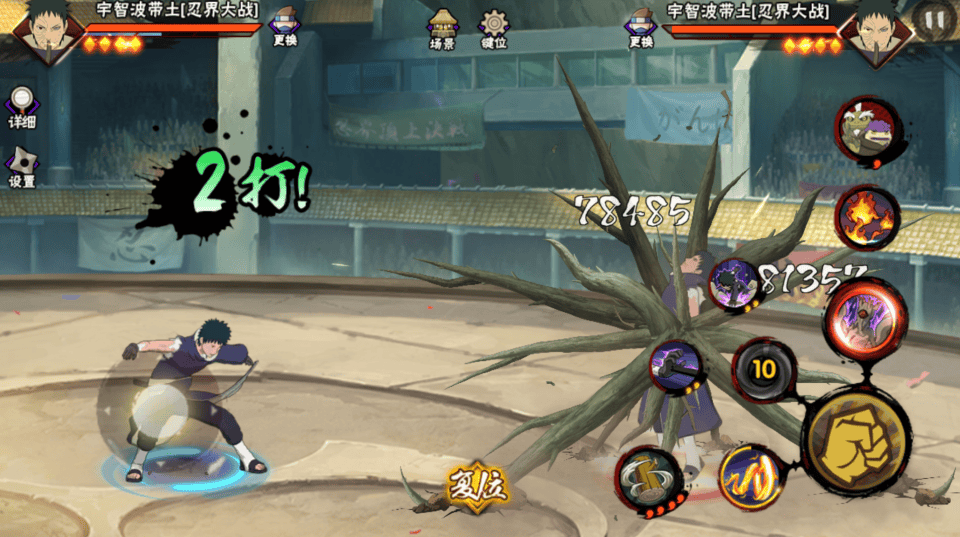Summon the toad with the summon icon
The width and height of the screenshot is (960, 537).
click(866, 130)
